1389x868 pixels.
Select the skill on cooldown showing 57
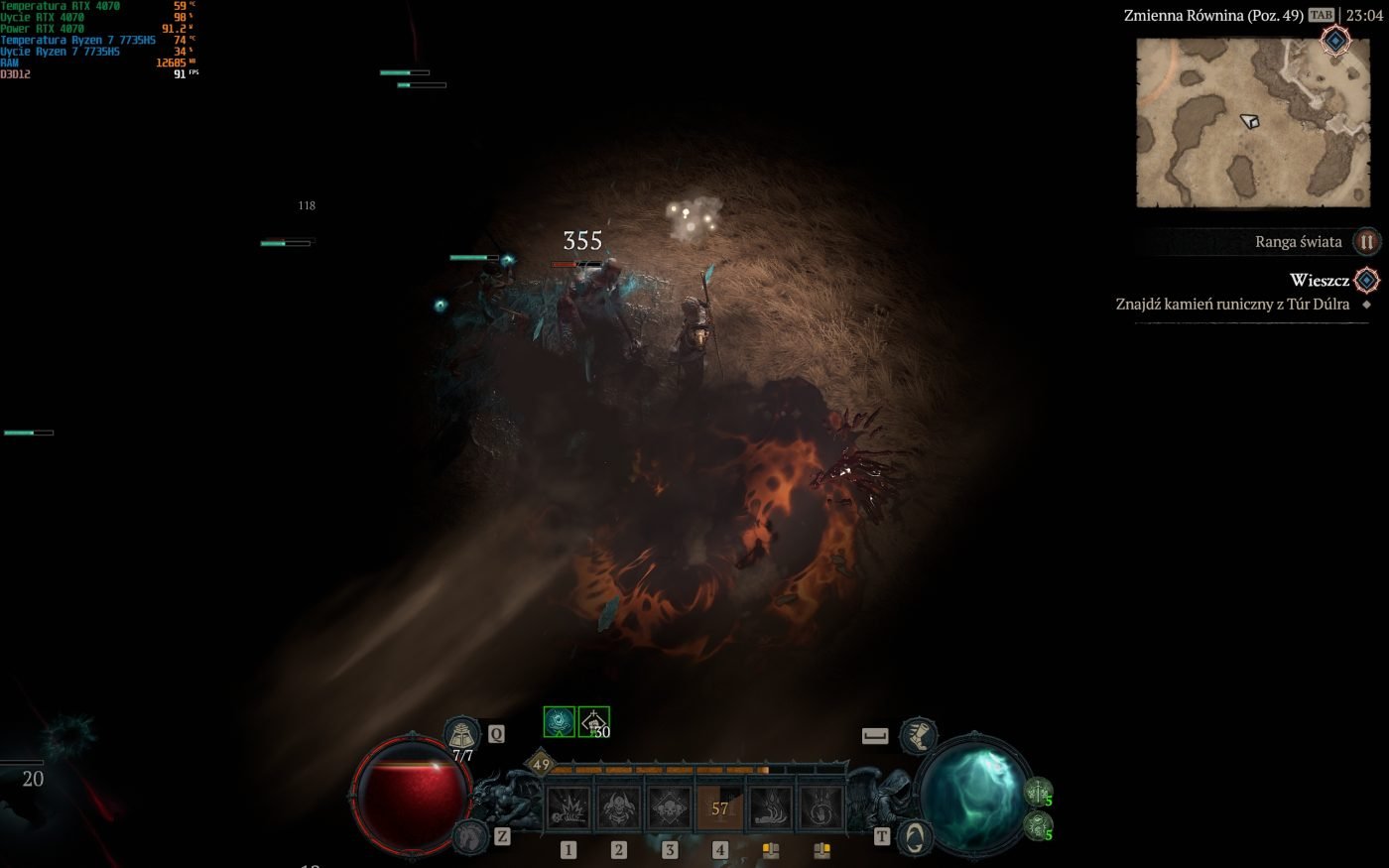[720, 807]
